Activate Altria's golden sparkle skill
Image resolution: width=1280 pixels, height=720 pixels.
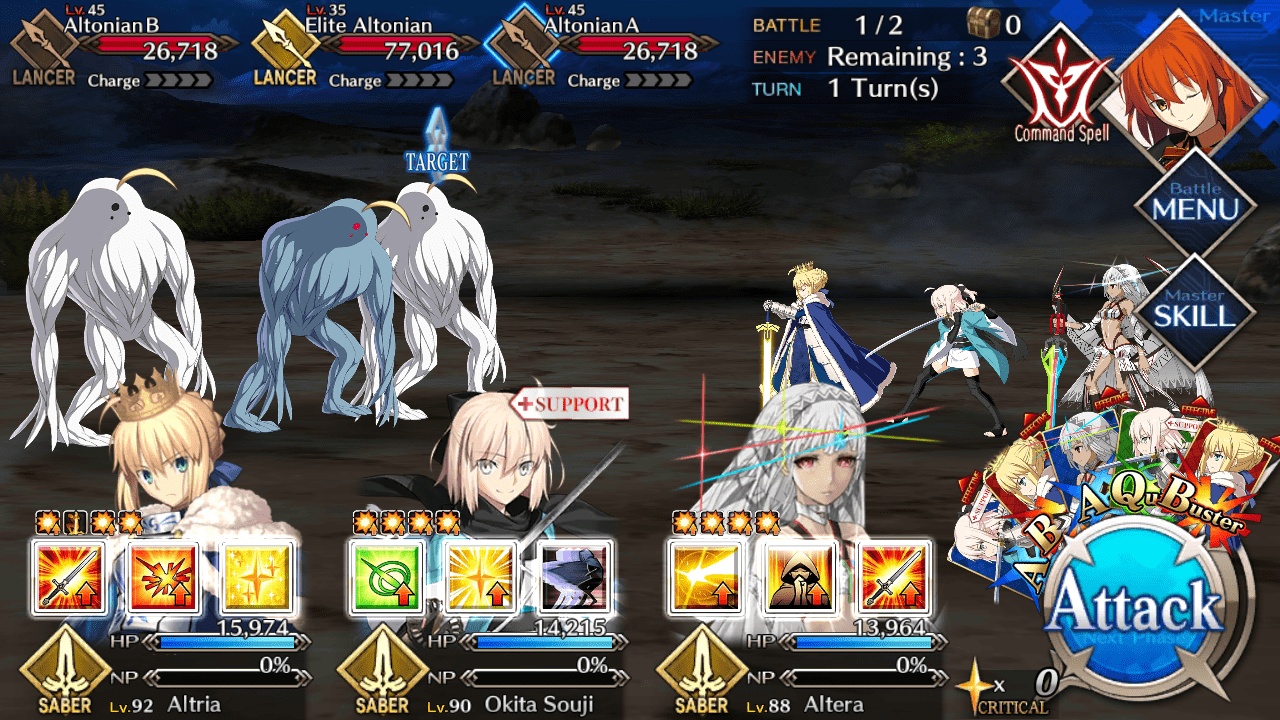[257, 578]
